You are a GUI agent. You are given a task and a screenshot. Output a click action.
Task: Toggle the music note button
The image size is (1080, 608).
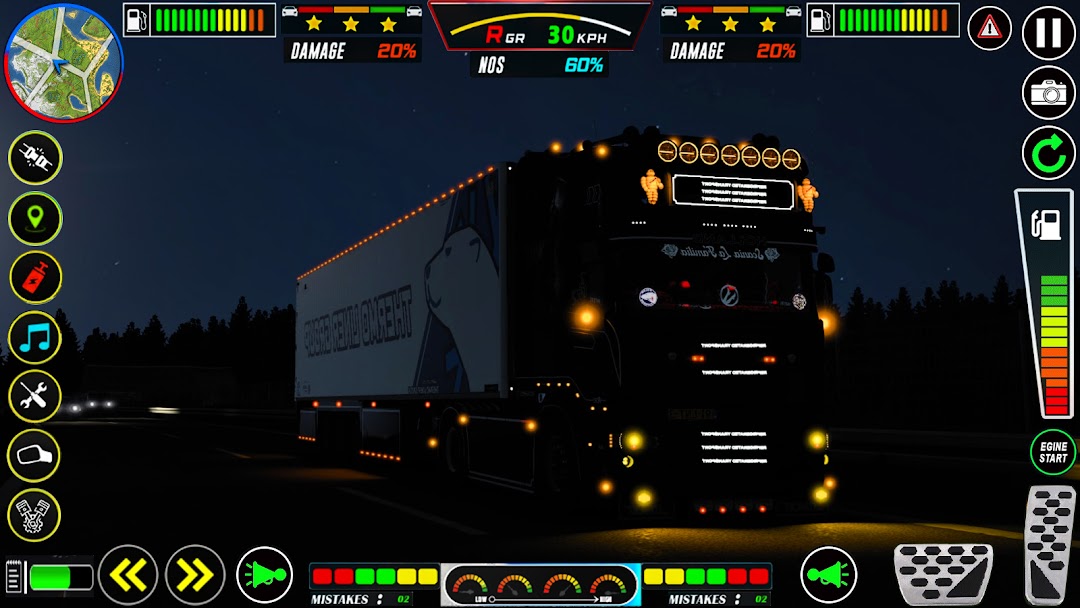coord(35,337)
